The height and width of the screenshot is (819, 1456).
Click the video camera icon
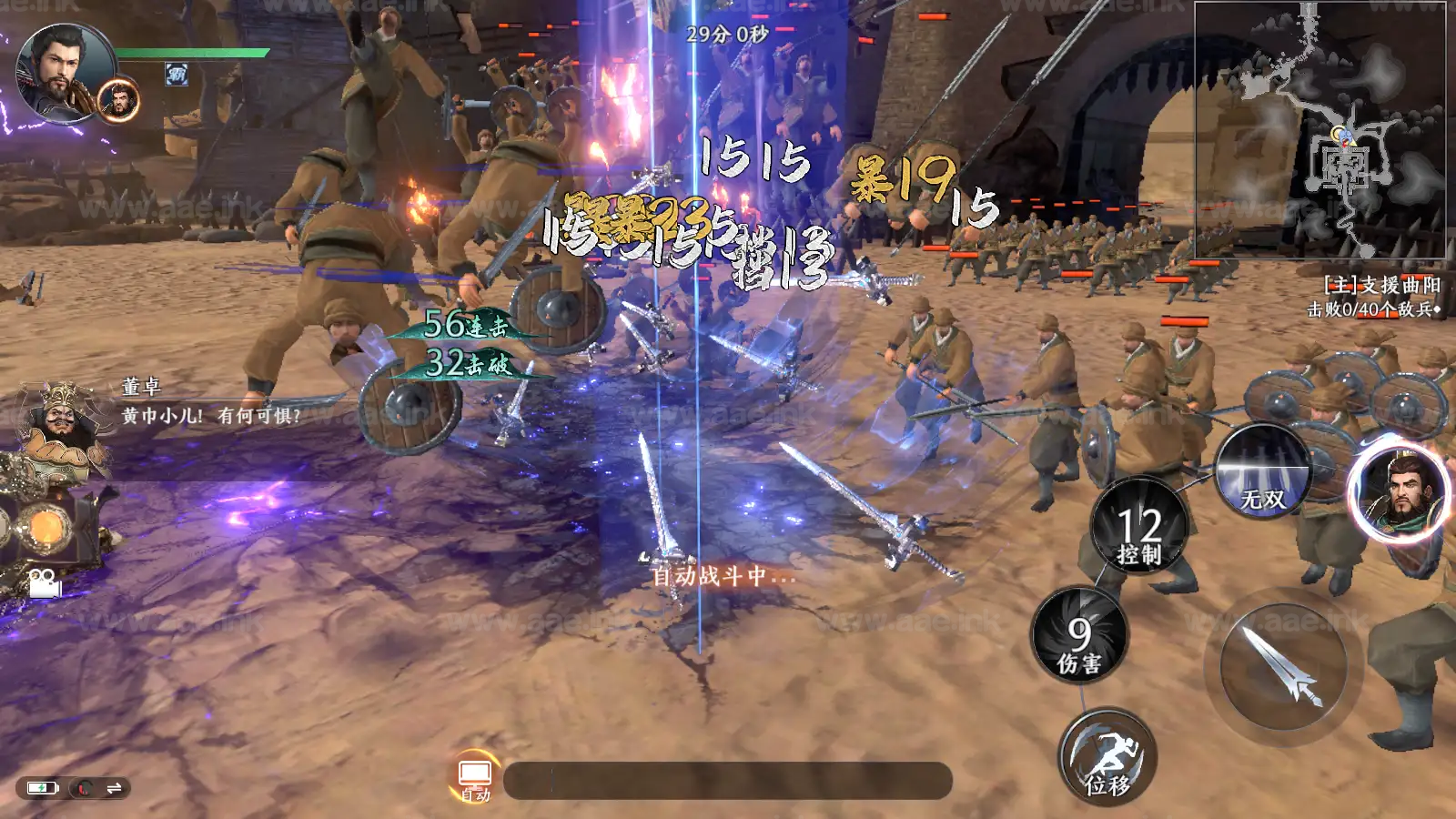pyautogui.click(x=44, y=582)
